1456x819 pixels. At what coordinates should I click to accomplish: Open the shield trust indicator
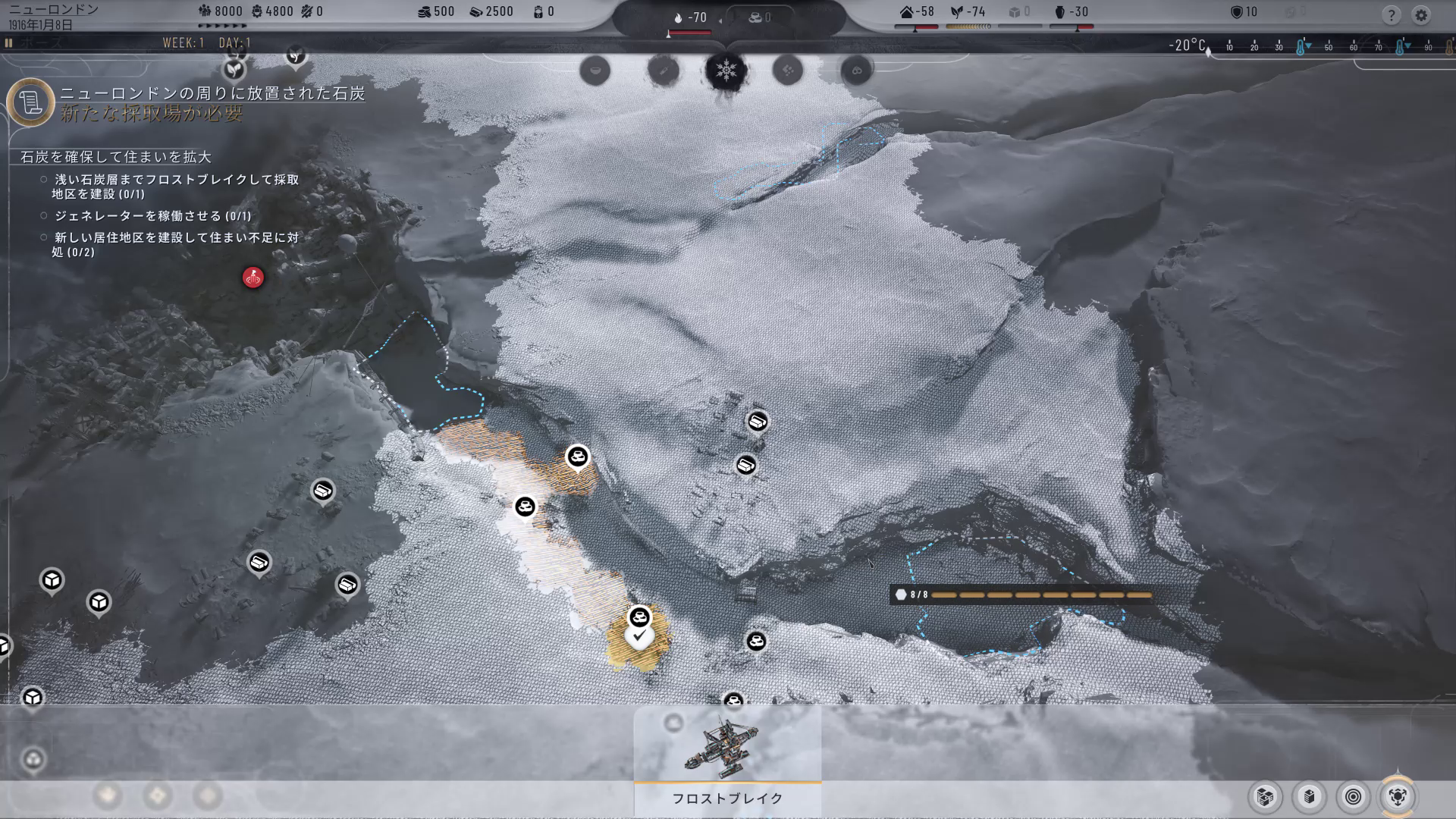(x=1244, y=12)
